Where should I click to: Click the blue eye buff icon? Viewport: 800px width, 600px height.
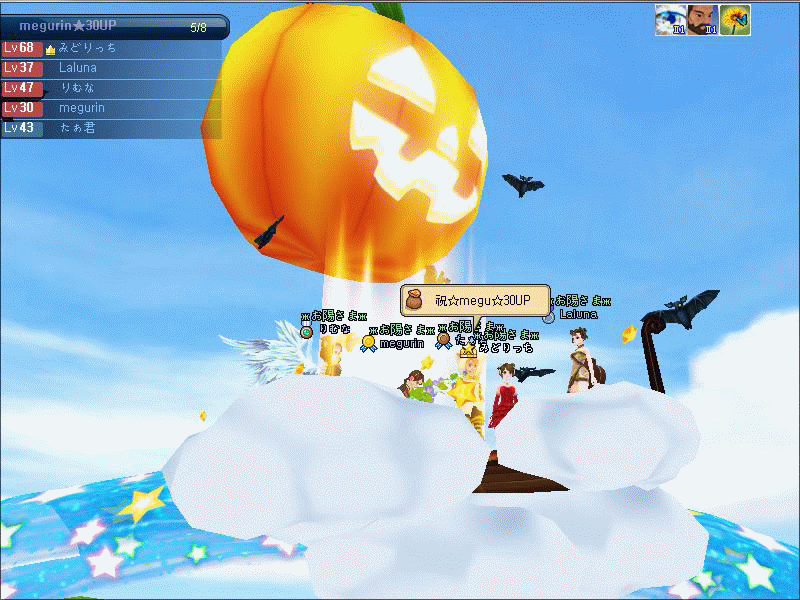(x=670, y=19)
